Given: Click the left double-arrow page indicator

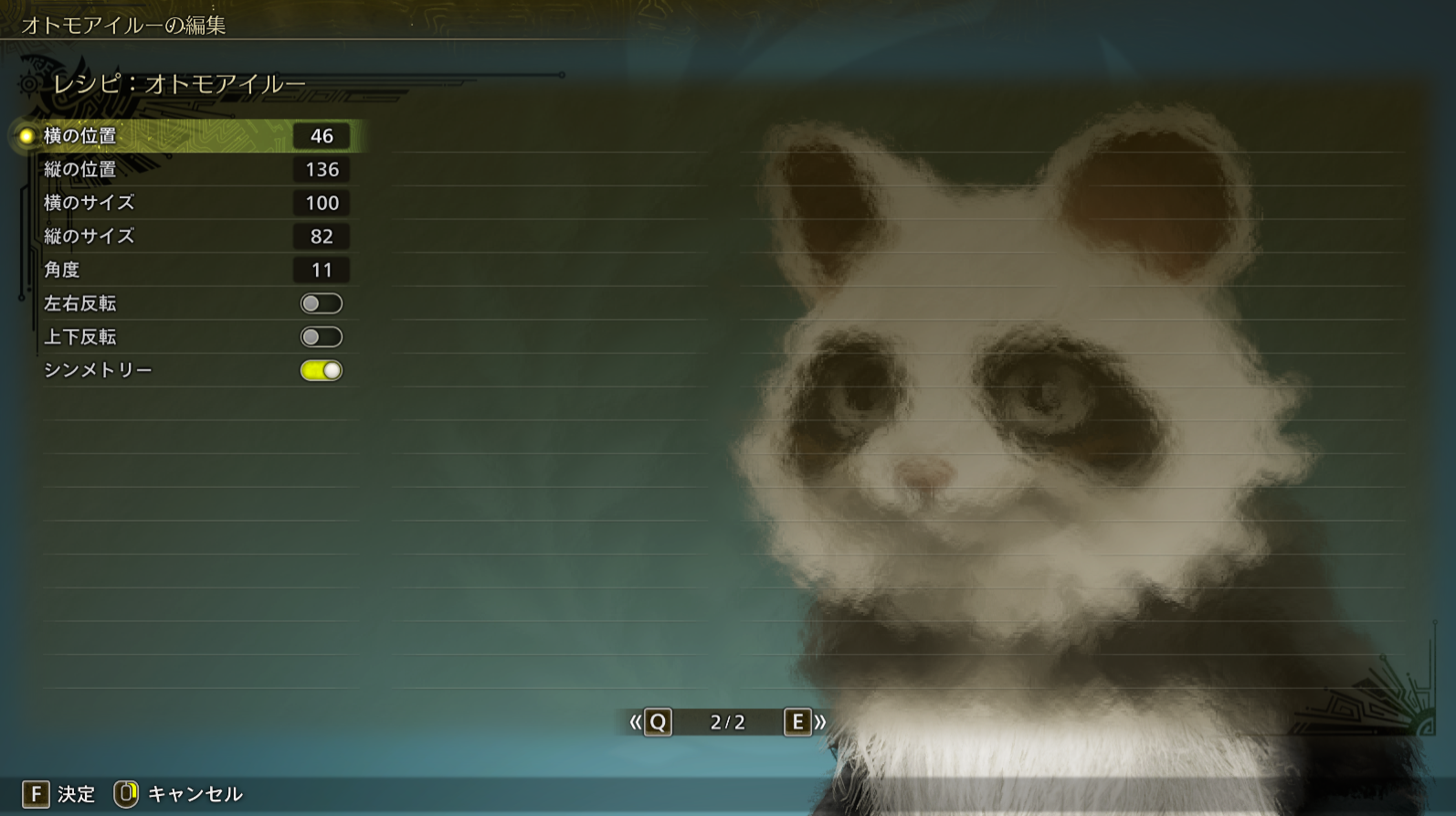Looking at the screenshot, I should 637,723.
